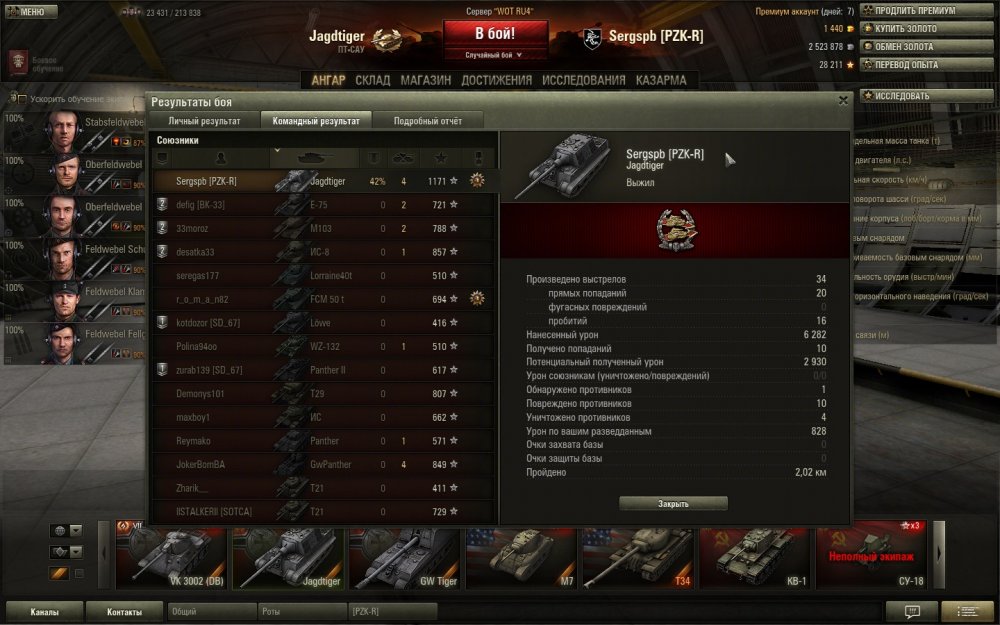Open the battle type dropdown Случайный бой
The width and height of the screenshot is (1000, 625).
[495, 55]
